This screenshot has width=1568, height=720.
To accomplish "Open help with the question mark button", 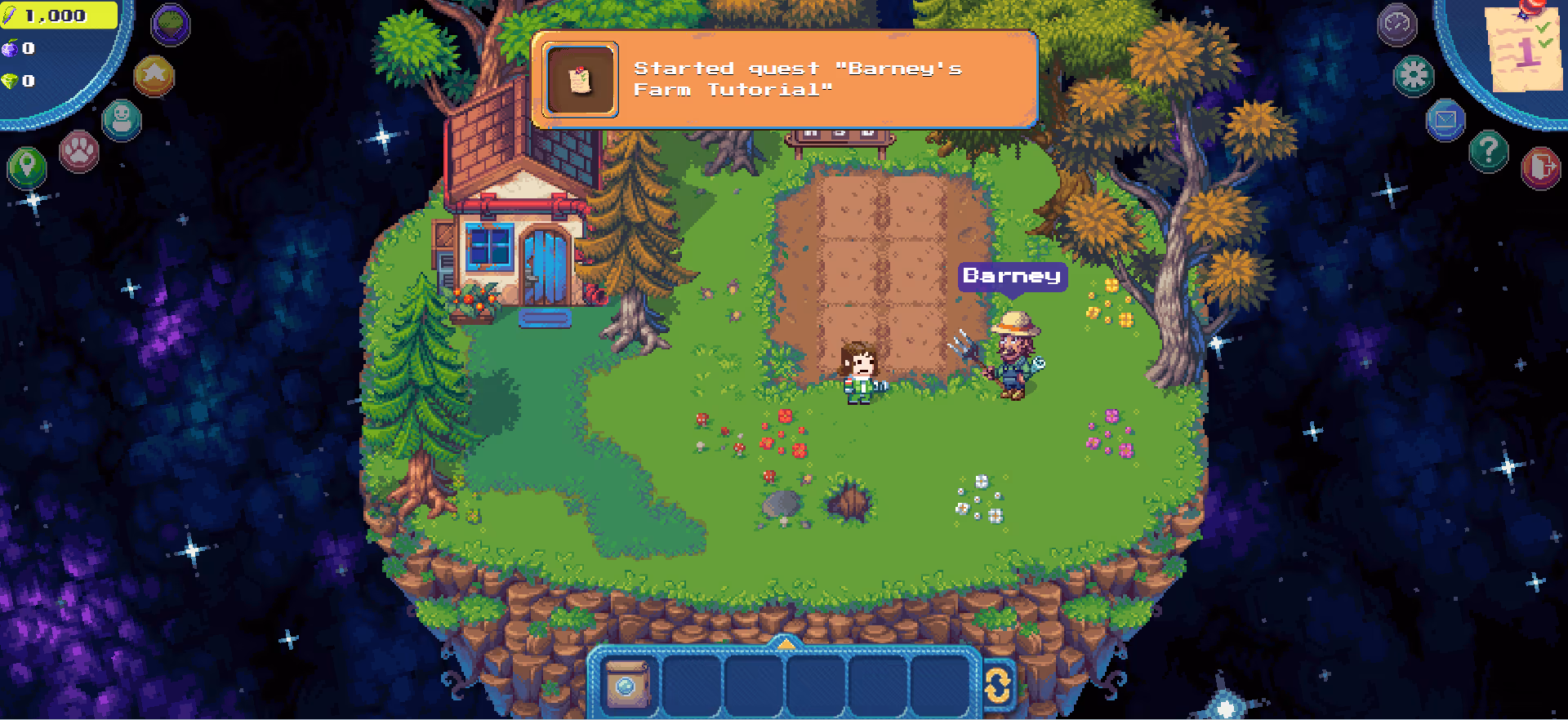I will 1488,151.
